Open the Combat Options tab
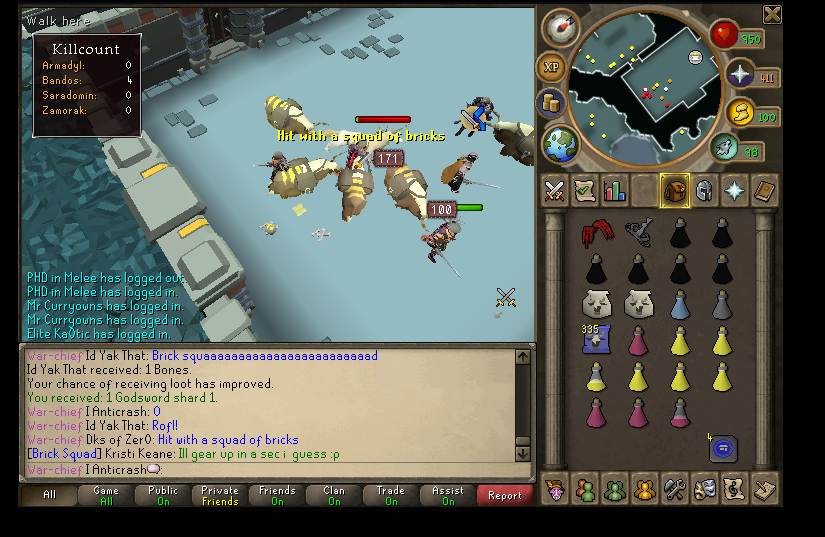The image size is (825, 537). tap(555, 190)
